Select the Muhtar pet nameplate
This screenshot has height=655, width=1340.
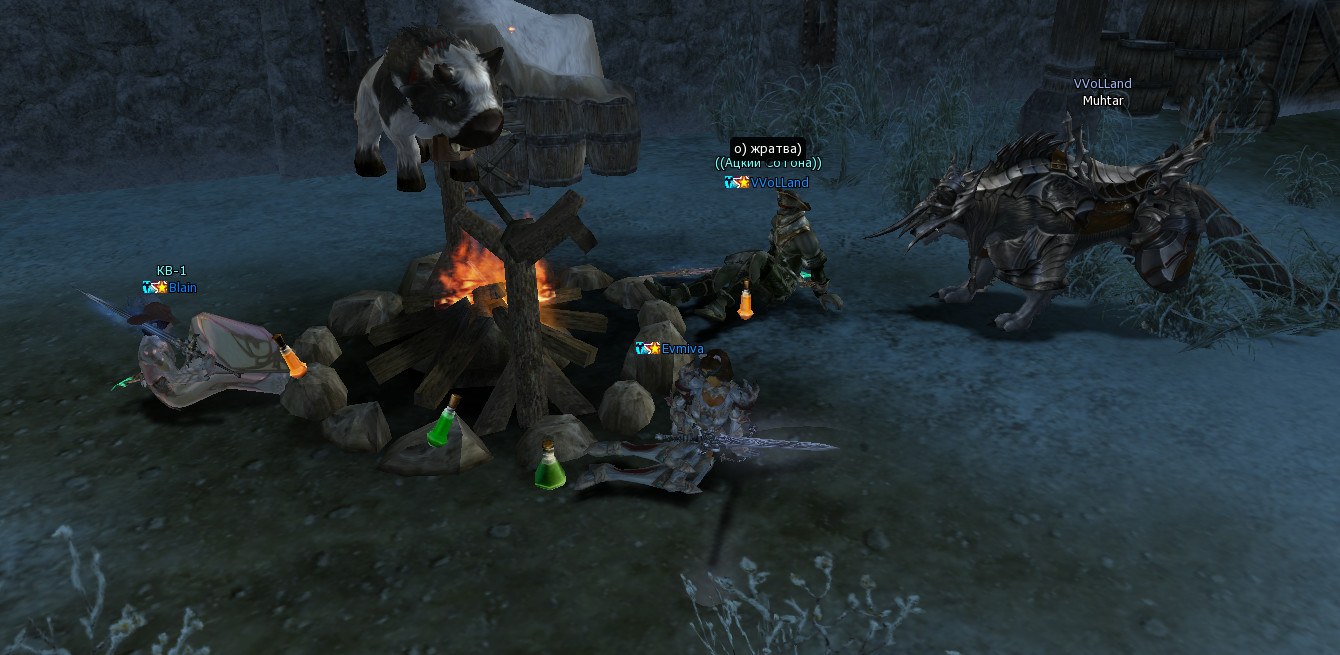tap(1103, 101)
